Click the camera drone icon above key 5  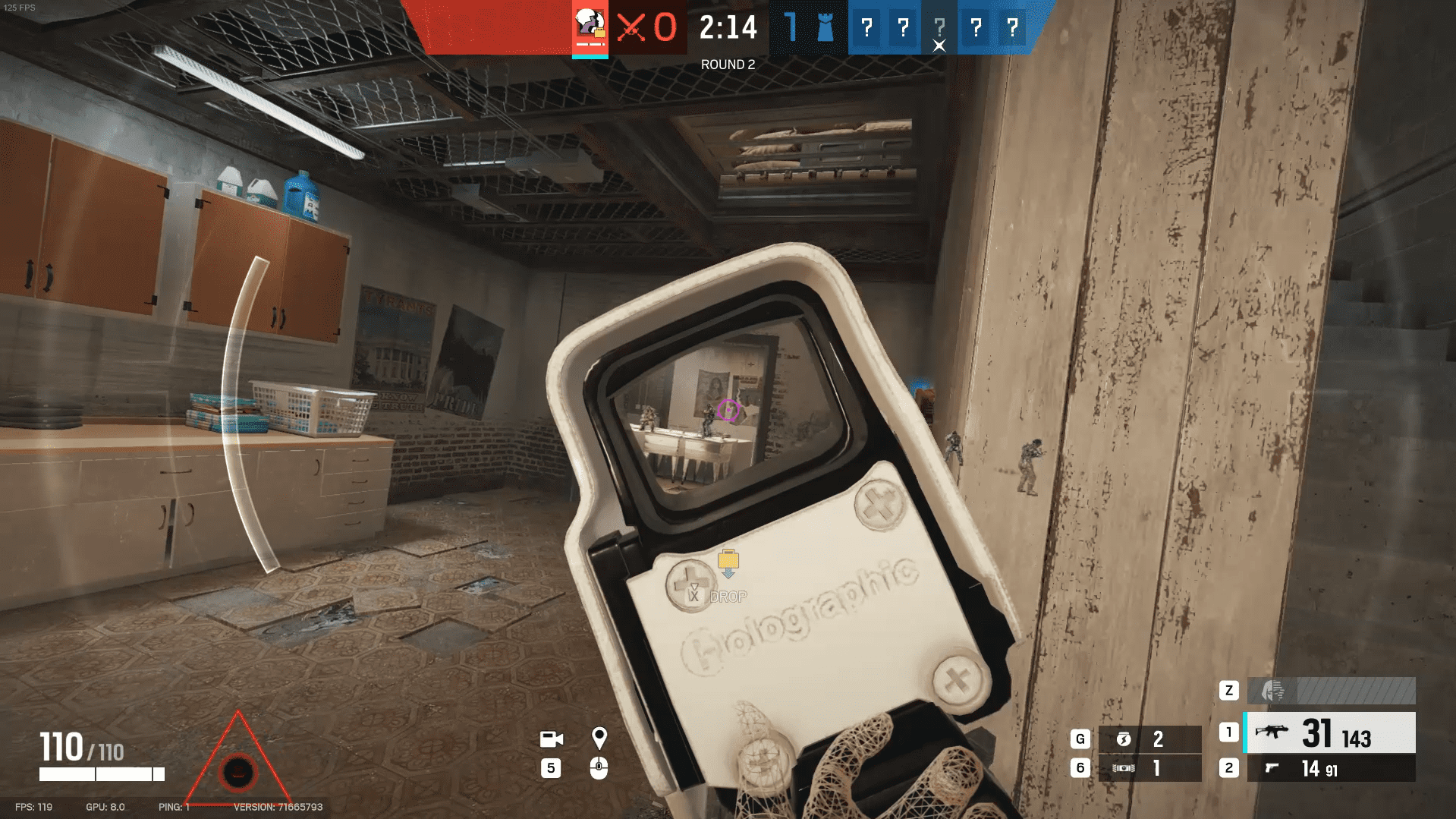coord(552,739)
